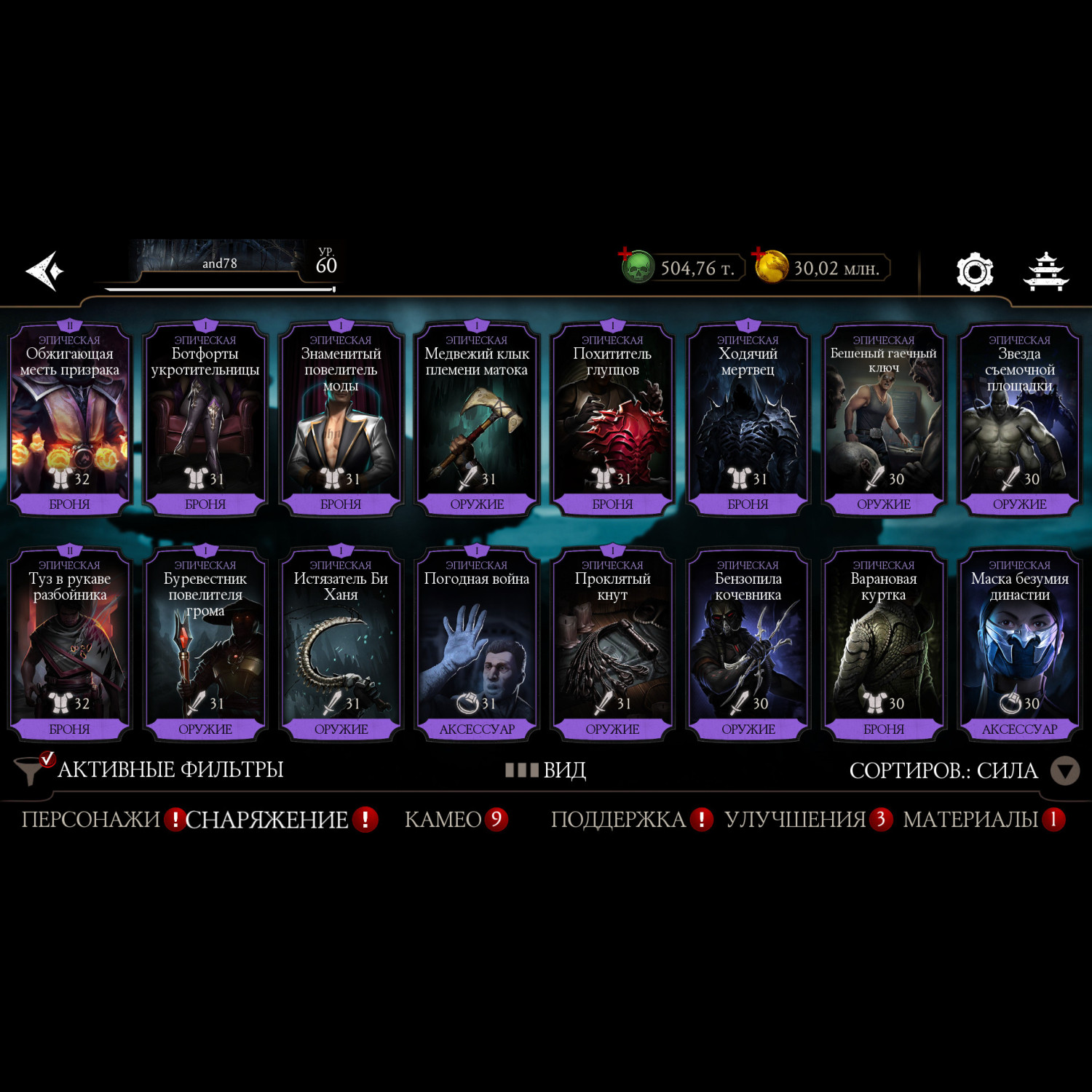Image resolution: width=1092 pixels, height=1092 pixels.
Task: Switch to the Персонажи tab
Action: 91,820
